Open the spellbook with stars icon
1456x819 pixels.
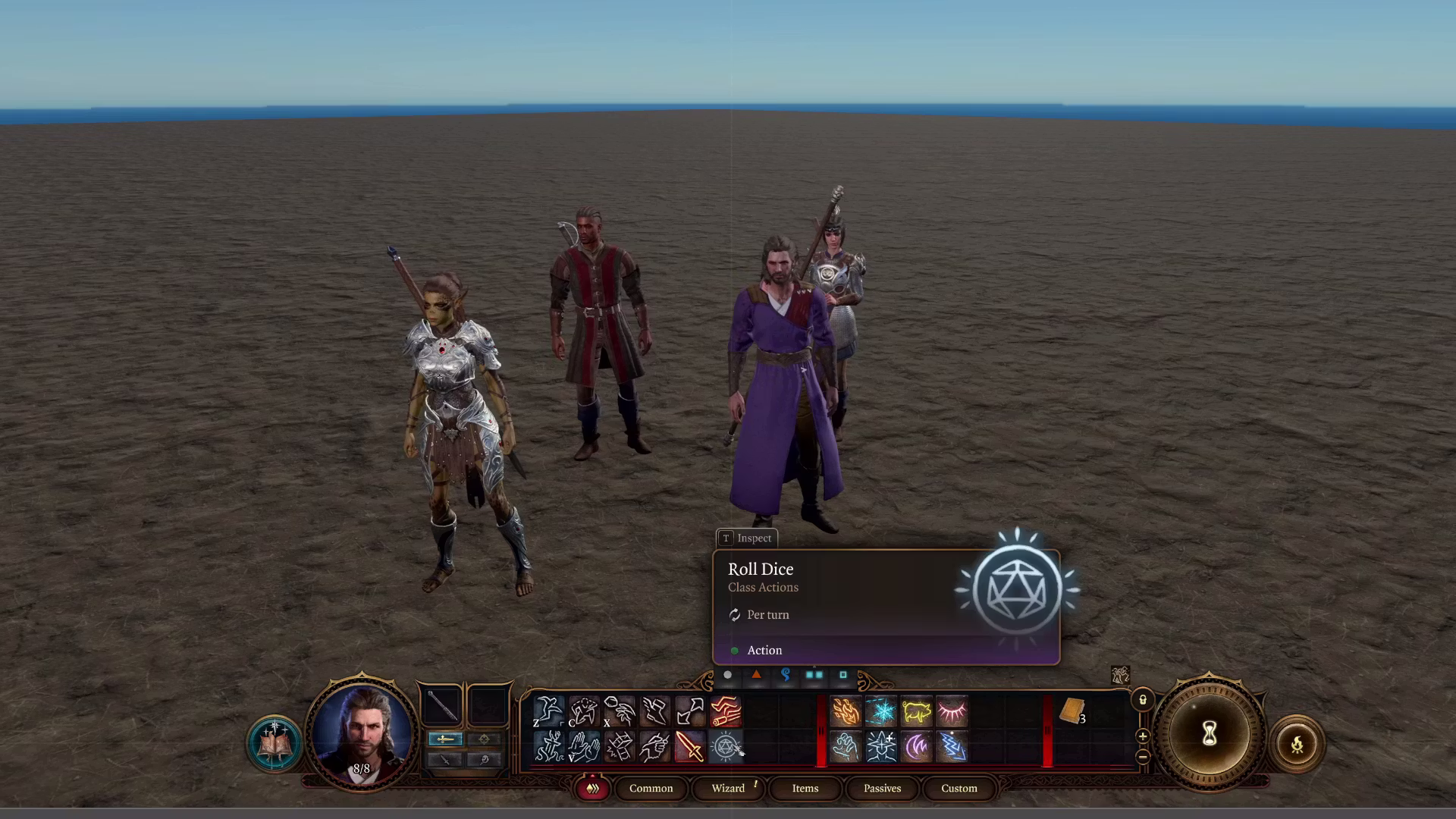274,744
